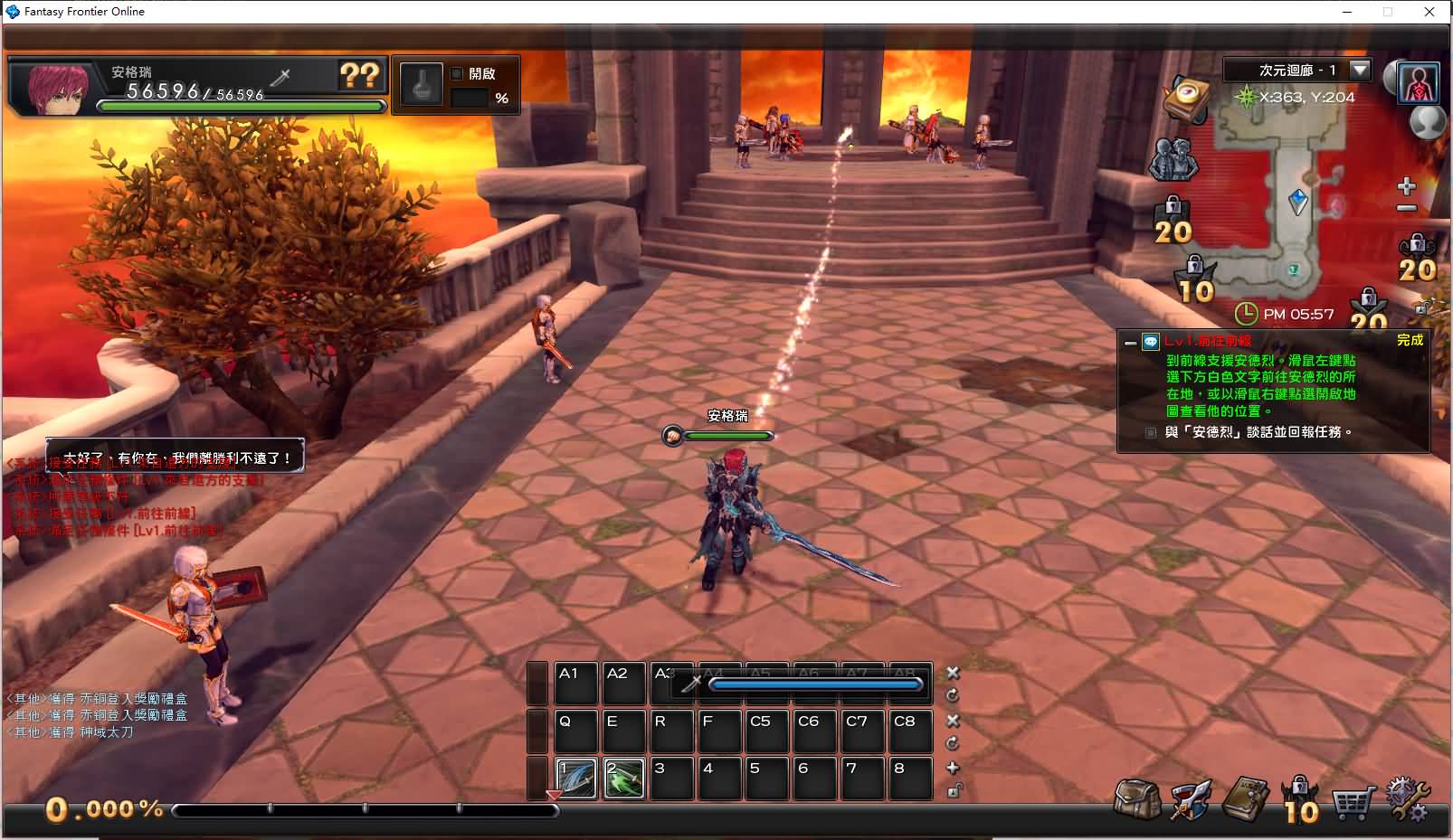
Task: Expand the 次元迴廊 - 1 channel dropdown
Action: 1359,70
